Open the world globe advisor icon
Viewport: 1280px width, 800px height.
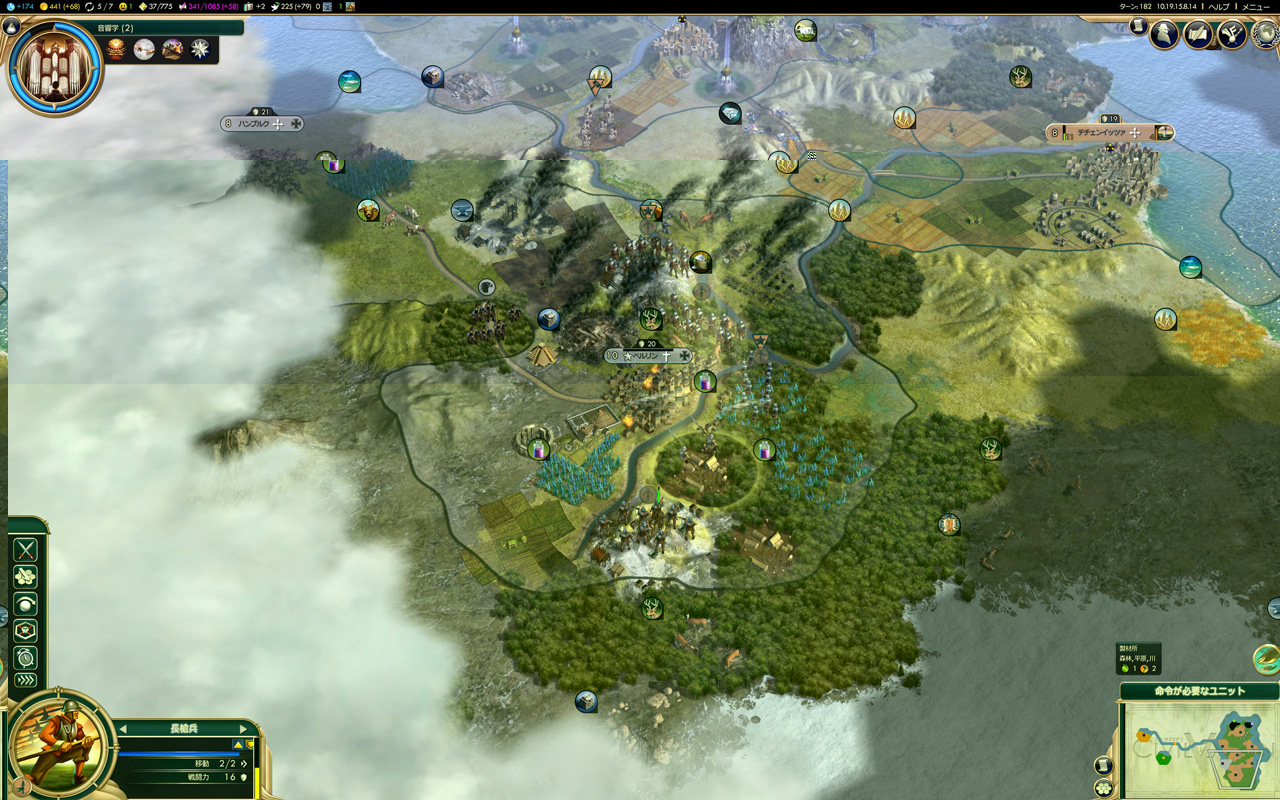pos(1266,35)
